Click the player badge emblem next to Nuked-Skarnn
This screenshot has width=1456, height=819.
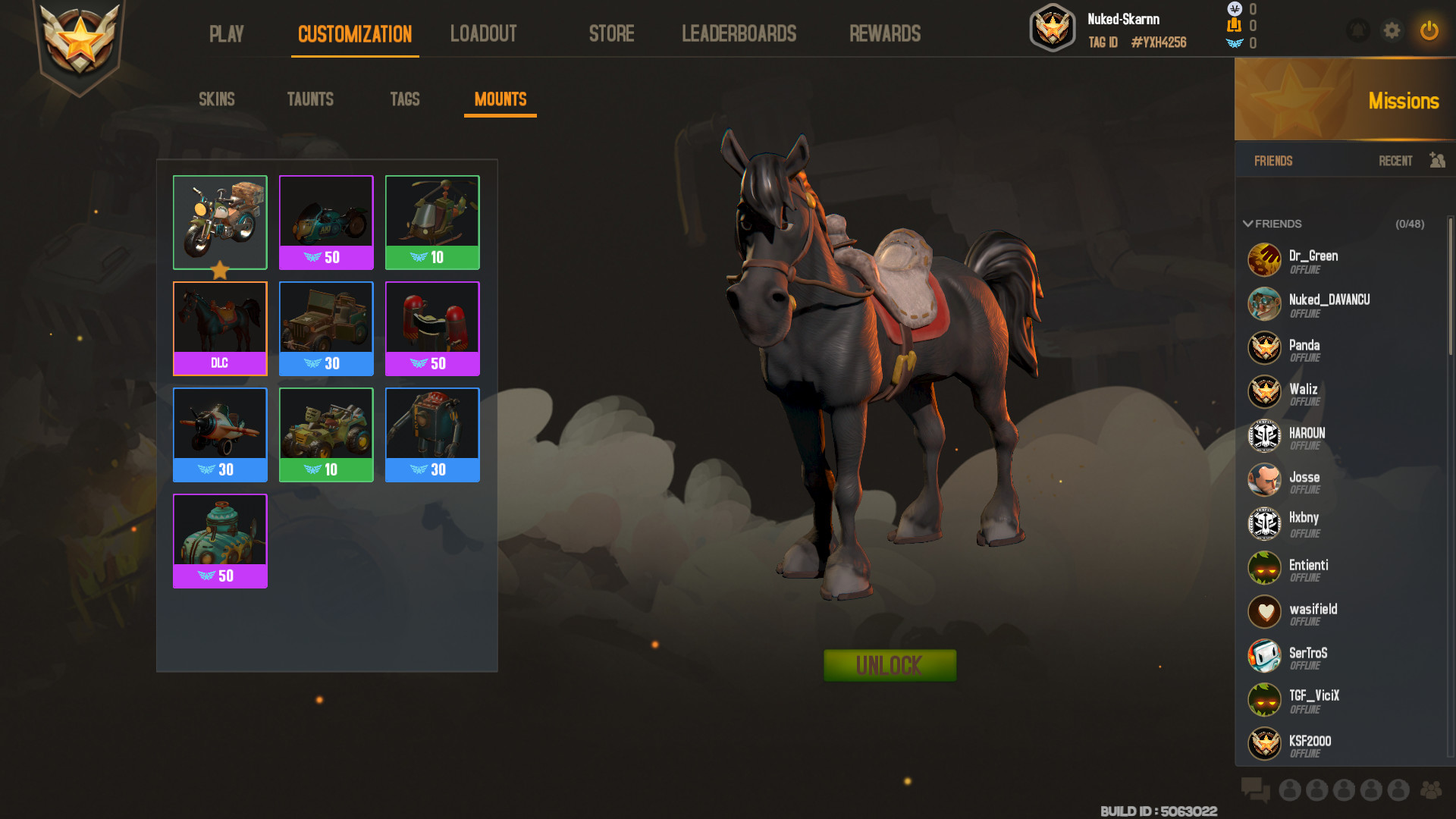1053,27
